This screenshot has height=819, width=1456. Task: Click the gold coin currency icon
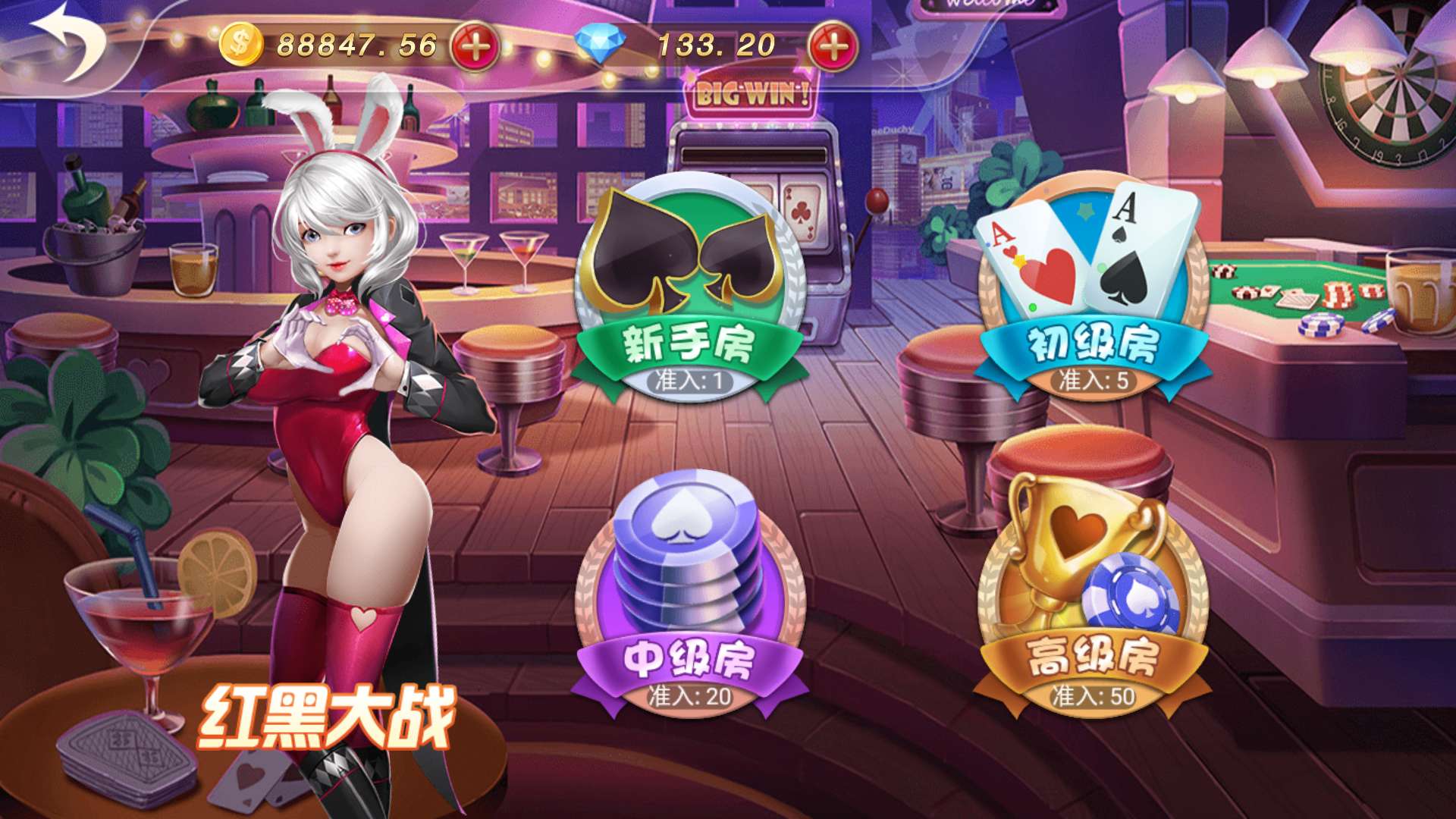point(240,43)
